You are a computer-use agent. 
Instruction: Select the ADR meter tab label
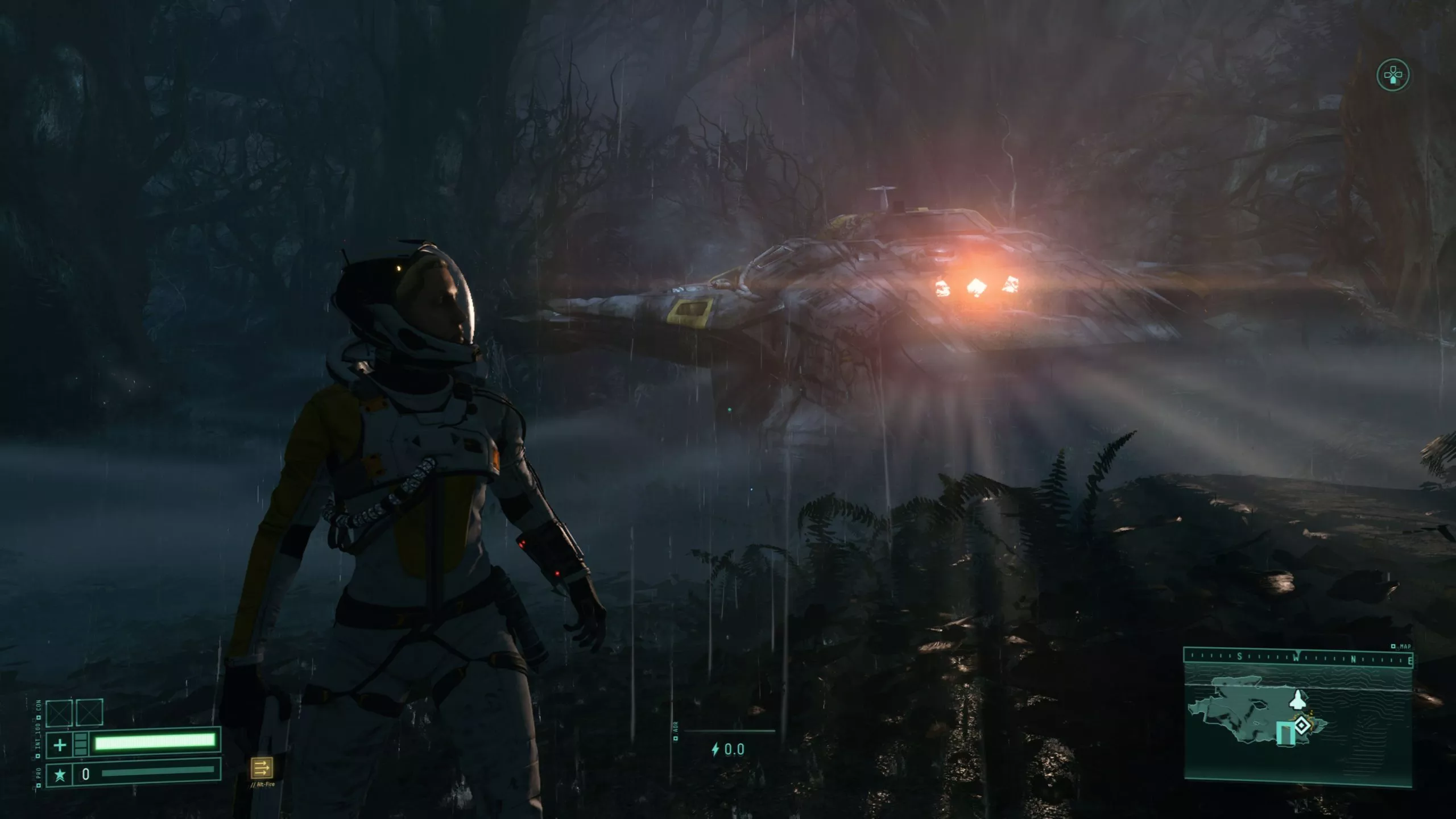[676, 726]
